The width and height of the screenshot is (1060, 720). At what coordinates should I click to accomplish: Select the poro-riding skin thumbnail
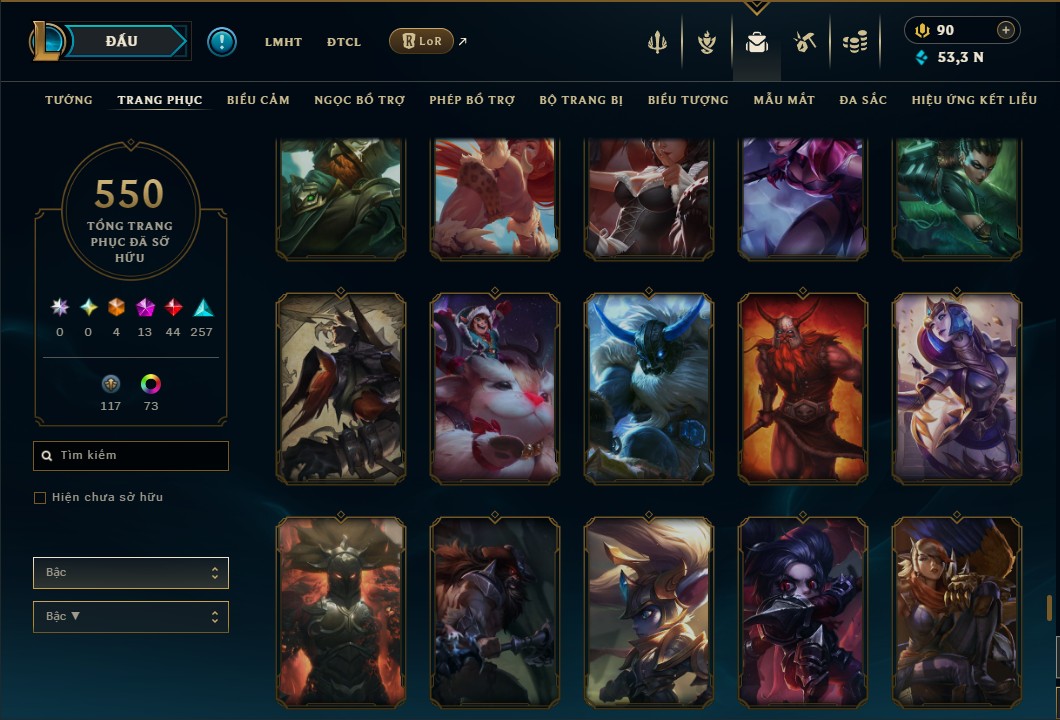[x=495, y=389]
